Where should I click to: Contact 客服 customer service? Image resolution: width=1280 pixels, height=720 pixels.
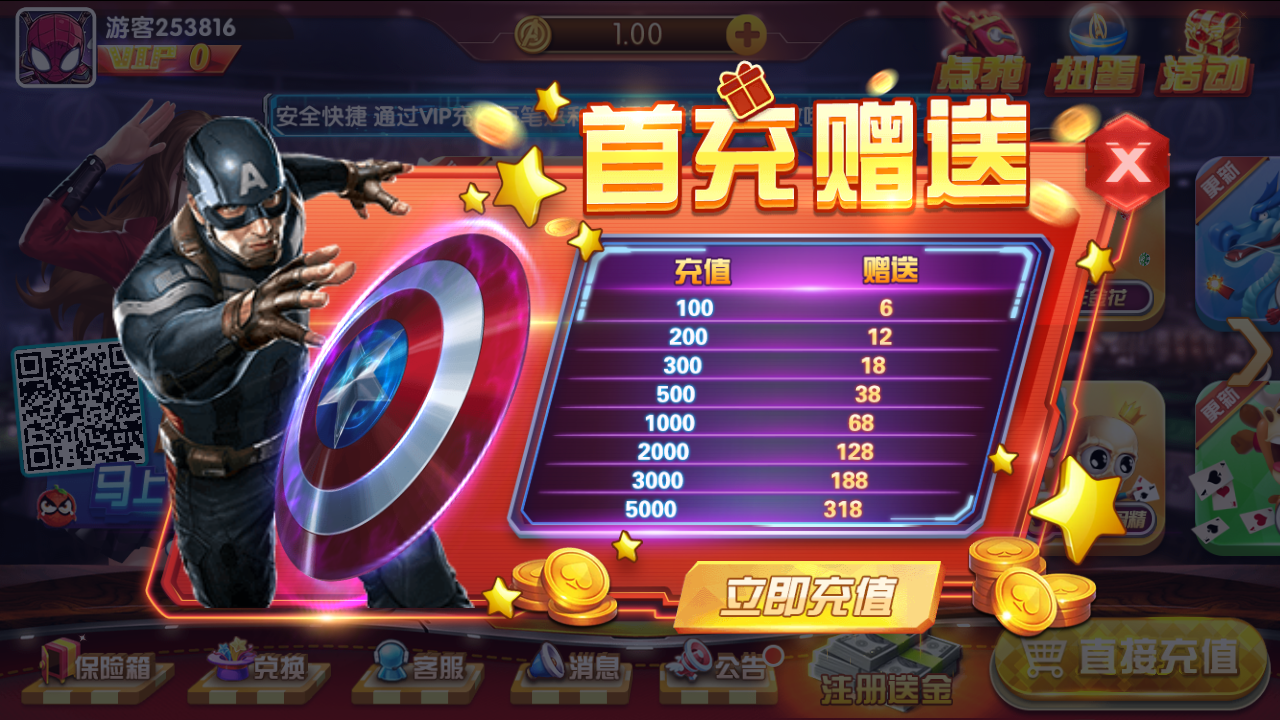pyautogui.click(x=417, y=668)
